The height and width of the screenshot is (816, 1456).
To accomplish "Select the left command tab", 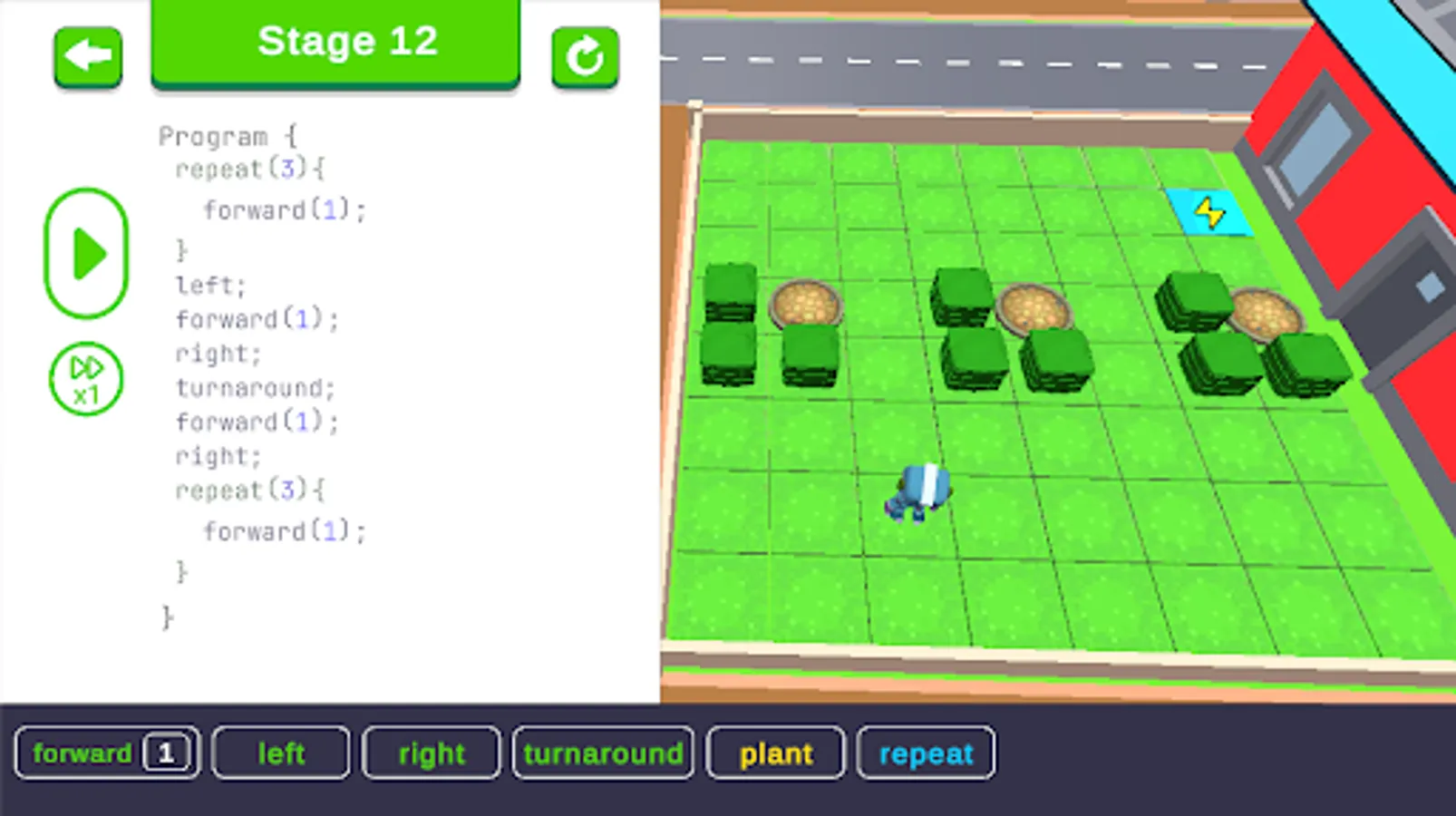I will [x=279, y=752].
